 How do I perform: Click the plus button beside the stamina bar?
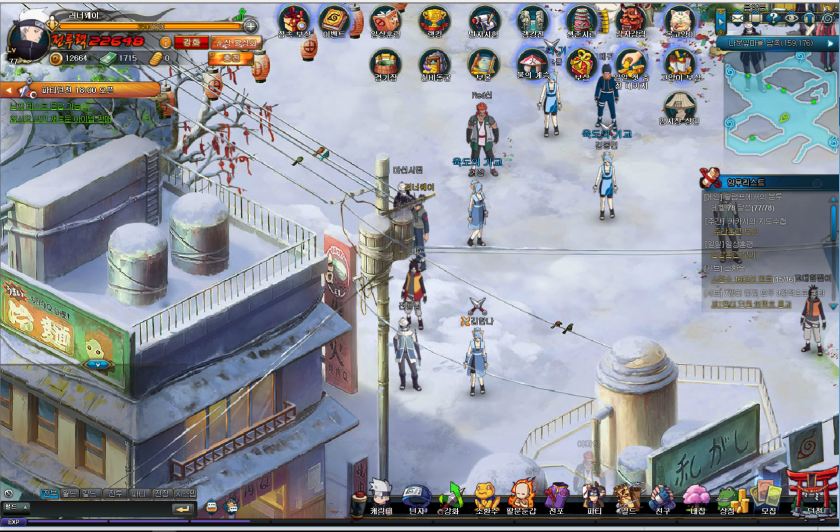249,26
